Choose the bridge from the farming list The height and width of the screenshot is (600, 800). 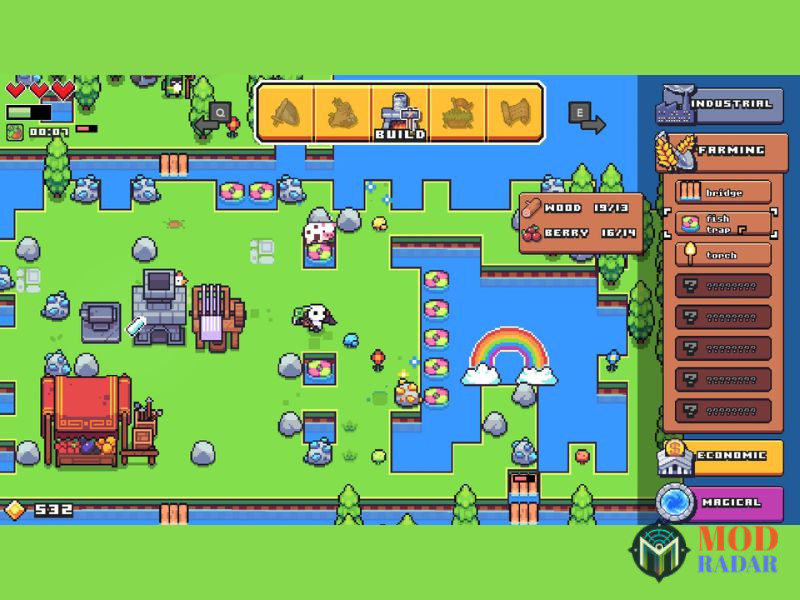[x=722, y=192]
